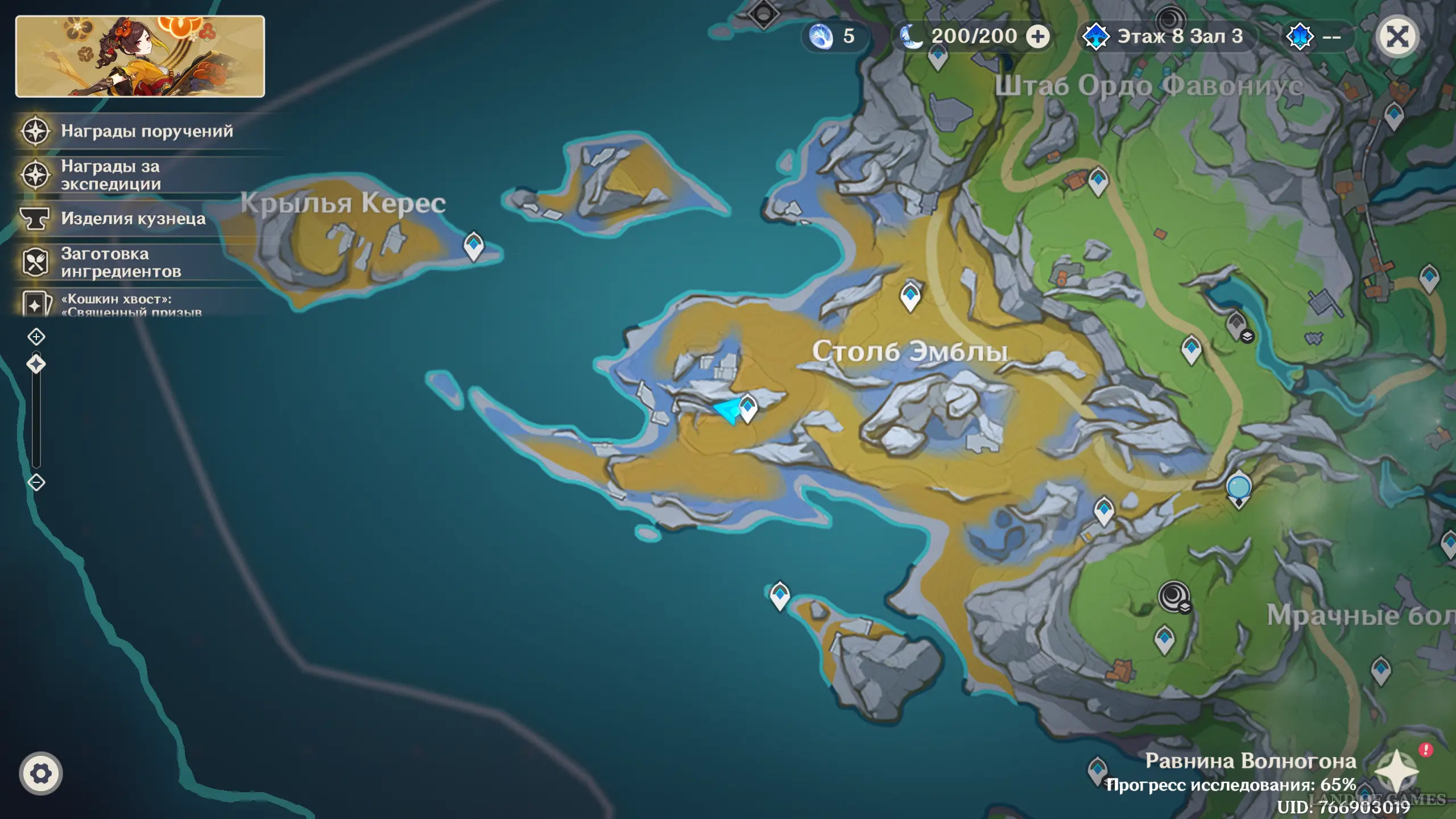This screenshot has height=819, width=1456.
Task: Zoom in the map with plus button
Action: [36, 337]
